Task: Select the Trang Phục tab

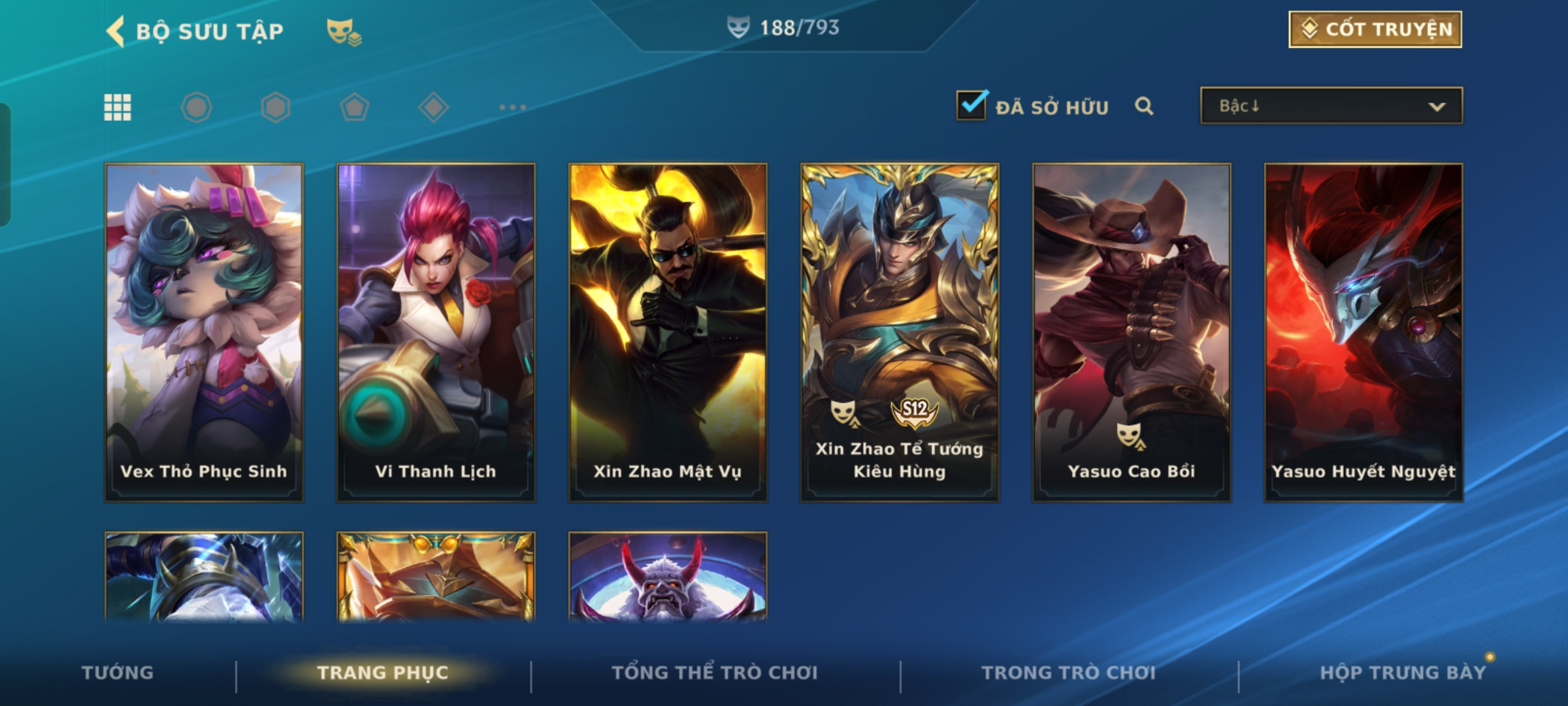Action: click(383, 673)
